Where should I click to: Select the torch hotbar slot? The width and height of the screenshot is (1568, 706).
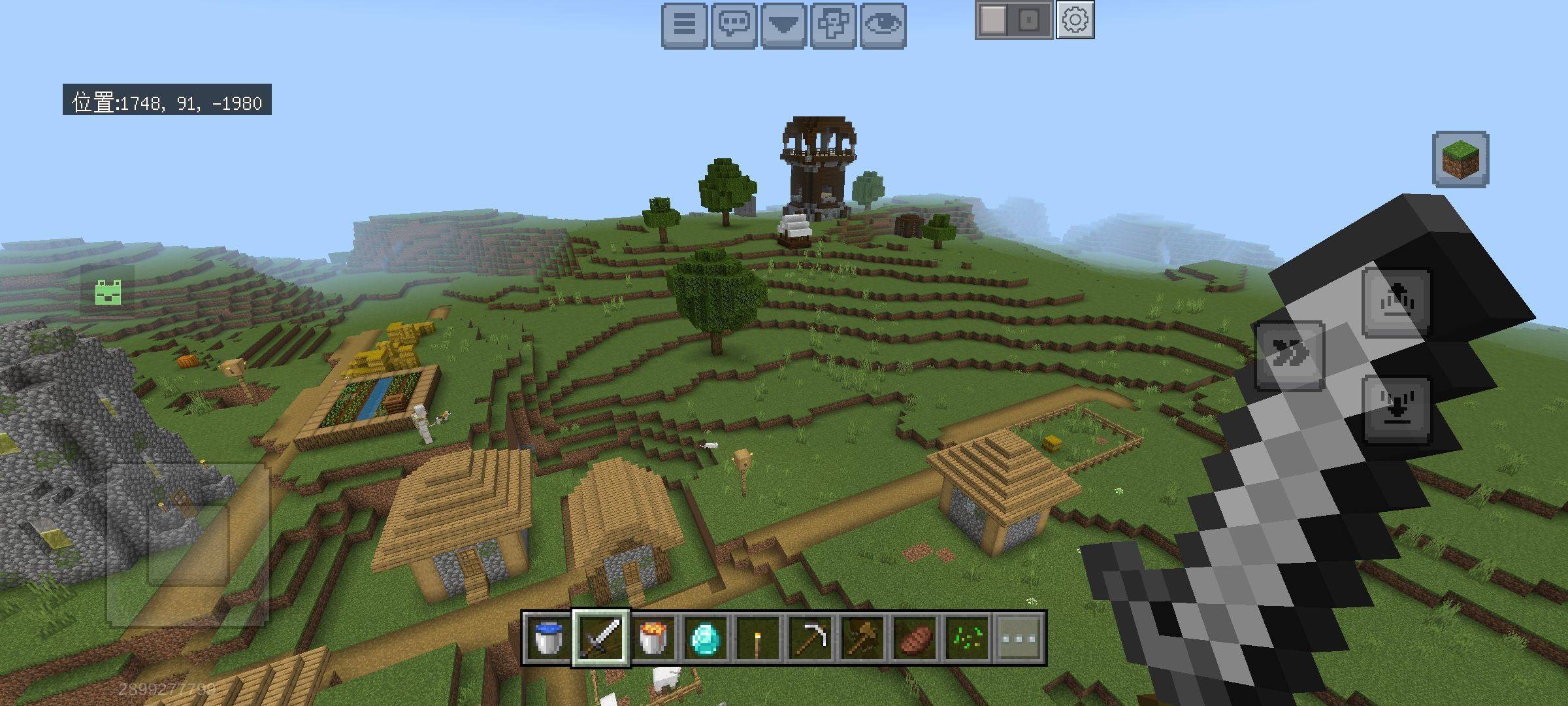click(758, 637)
